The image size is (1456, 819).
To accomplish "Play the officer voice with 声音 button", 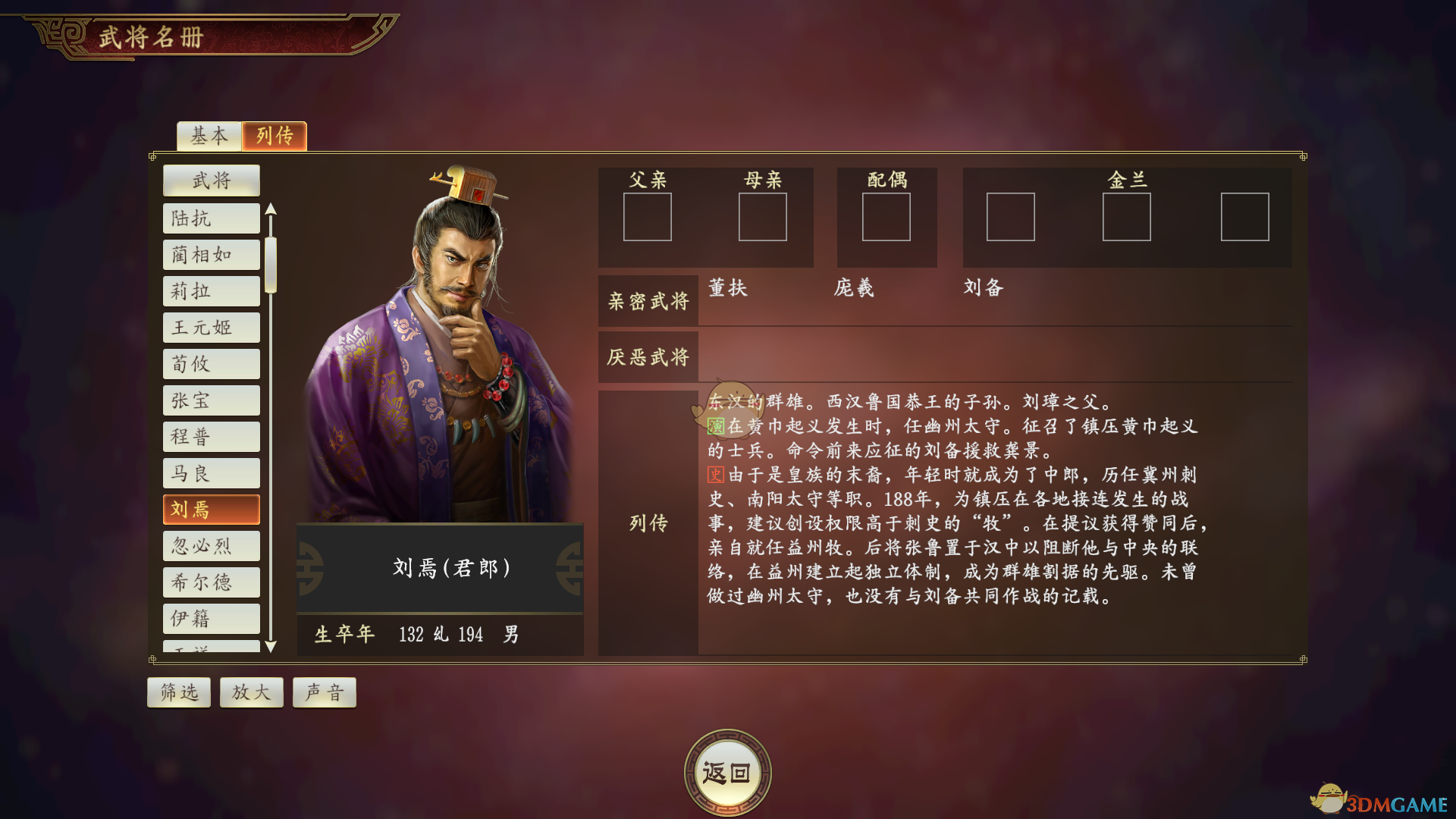I will 324,692.
